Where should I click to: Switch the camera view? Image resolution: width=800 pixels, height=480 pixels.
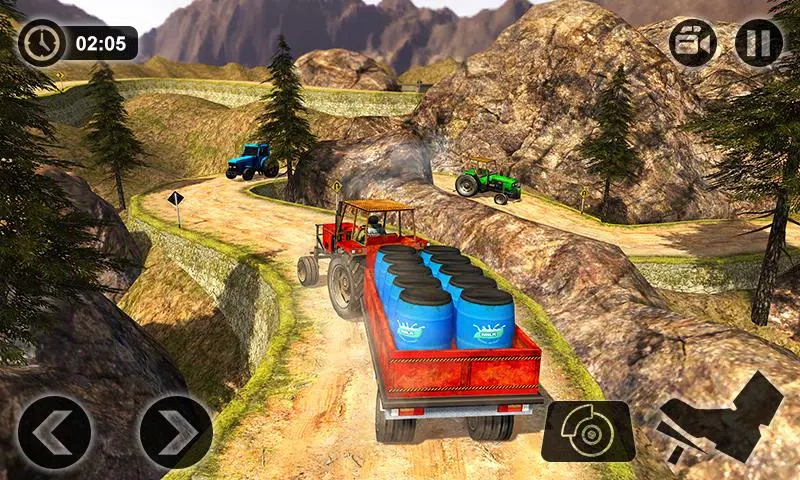coord(693,43)
